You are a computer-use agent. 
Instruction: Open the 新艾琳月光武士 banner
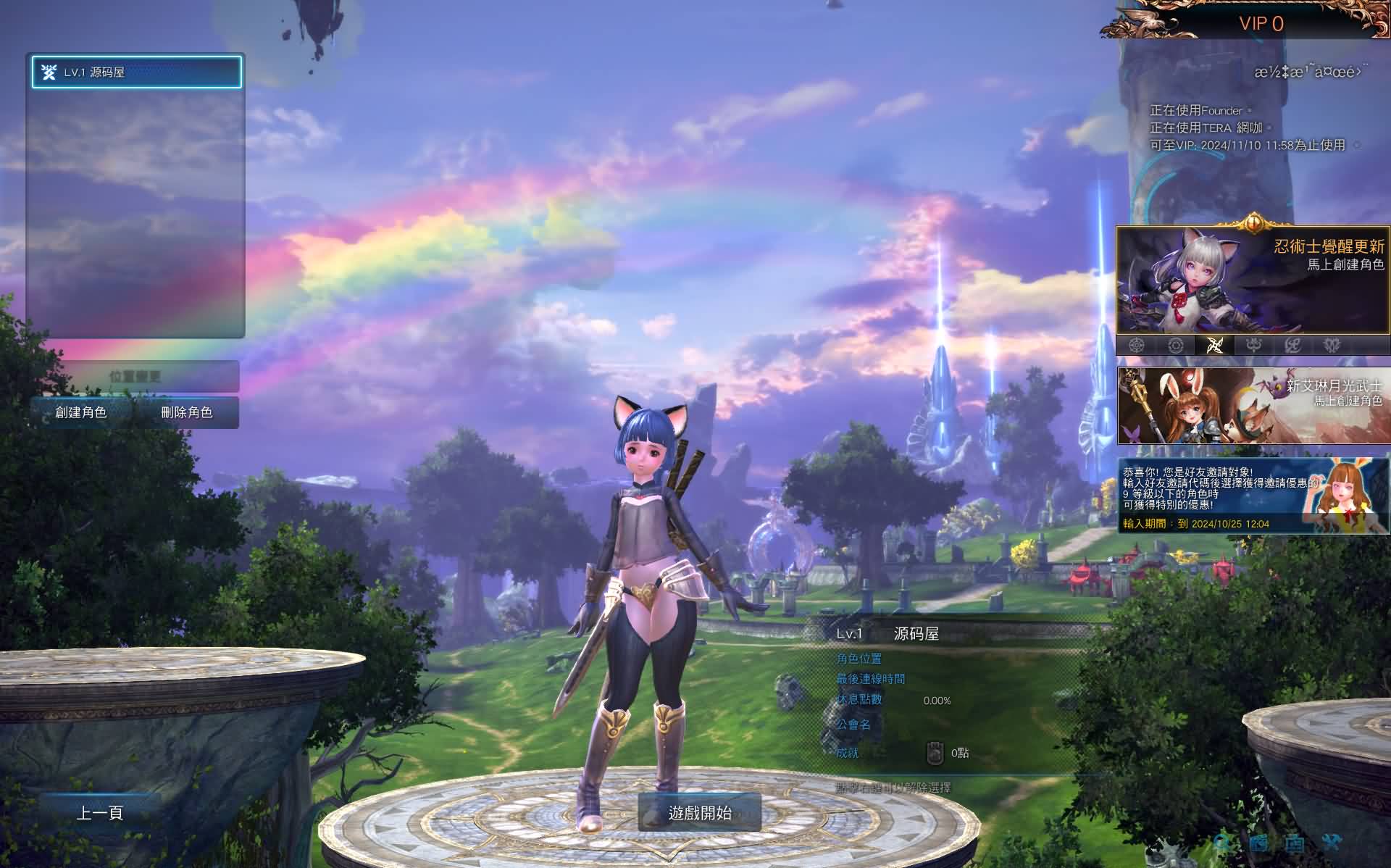pos(1252,406)
